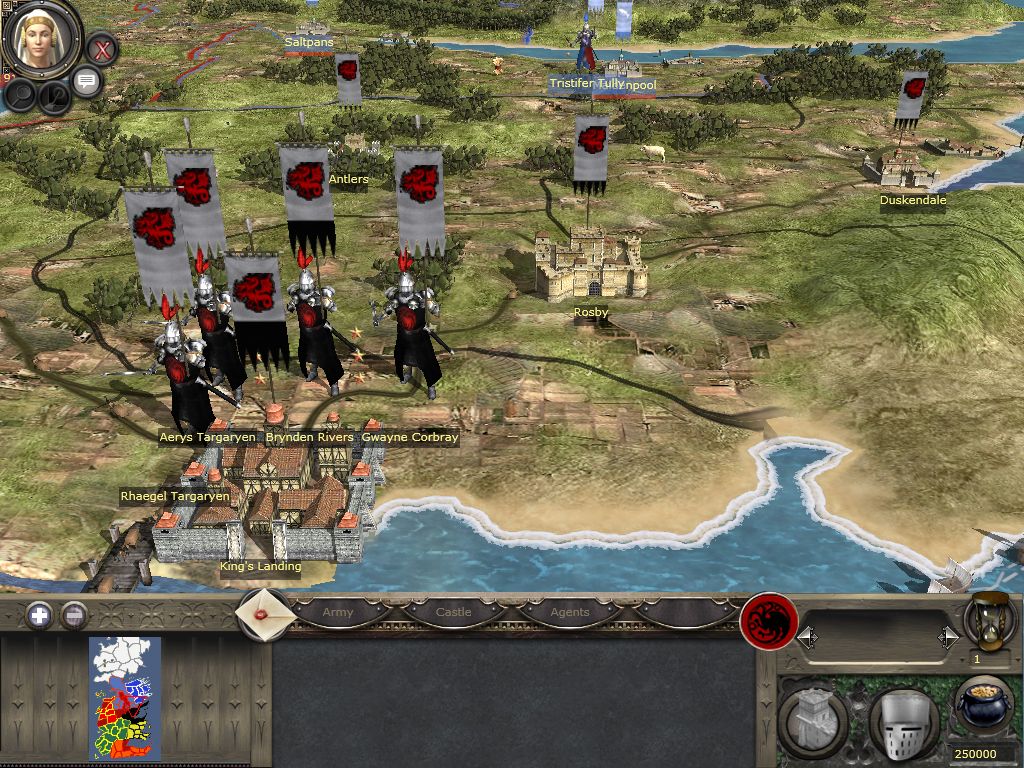
Task: Open finances with the pot of gold
Action: [984, 708]
